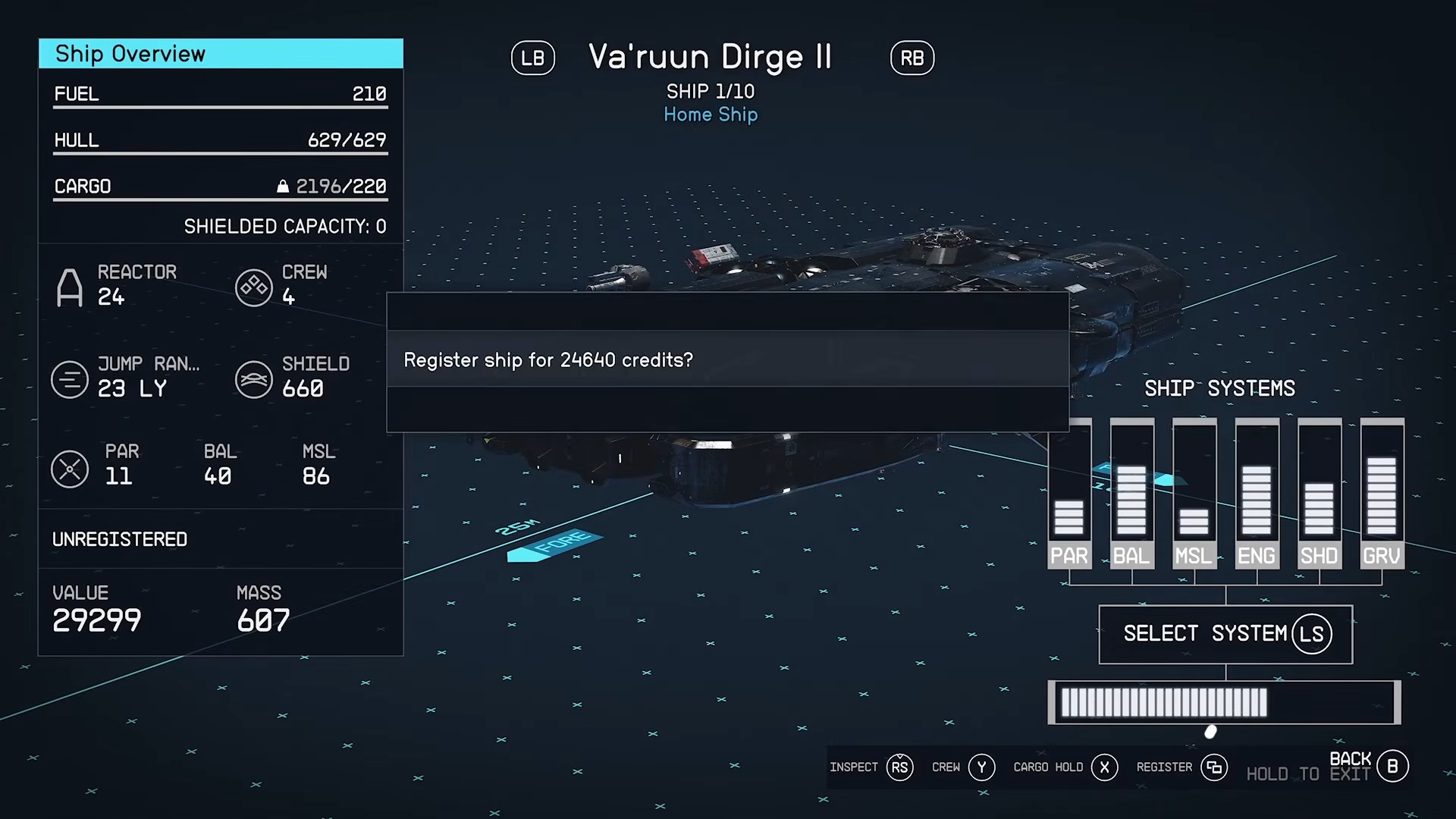Select the GRV grav drive column
The width and height of the screenshot is (1456, 819).
click(1382, 493)
